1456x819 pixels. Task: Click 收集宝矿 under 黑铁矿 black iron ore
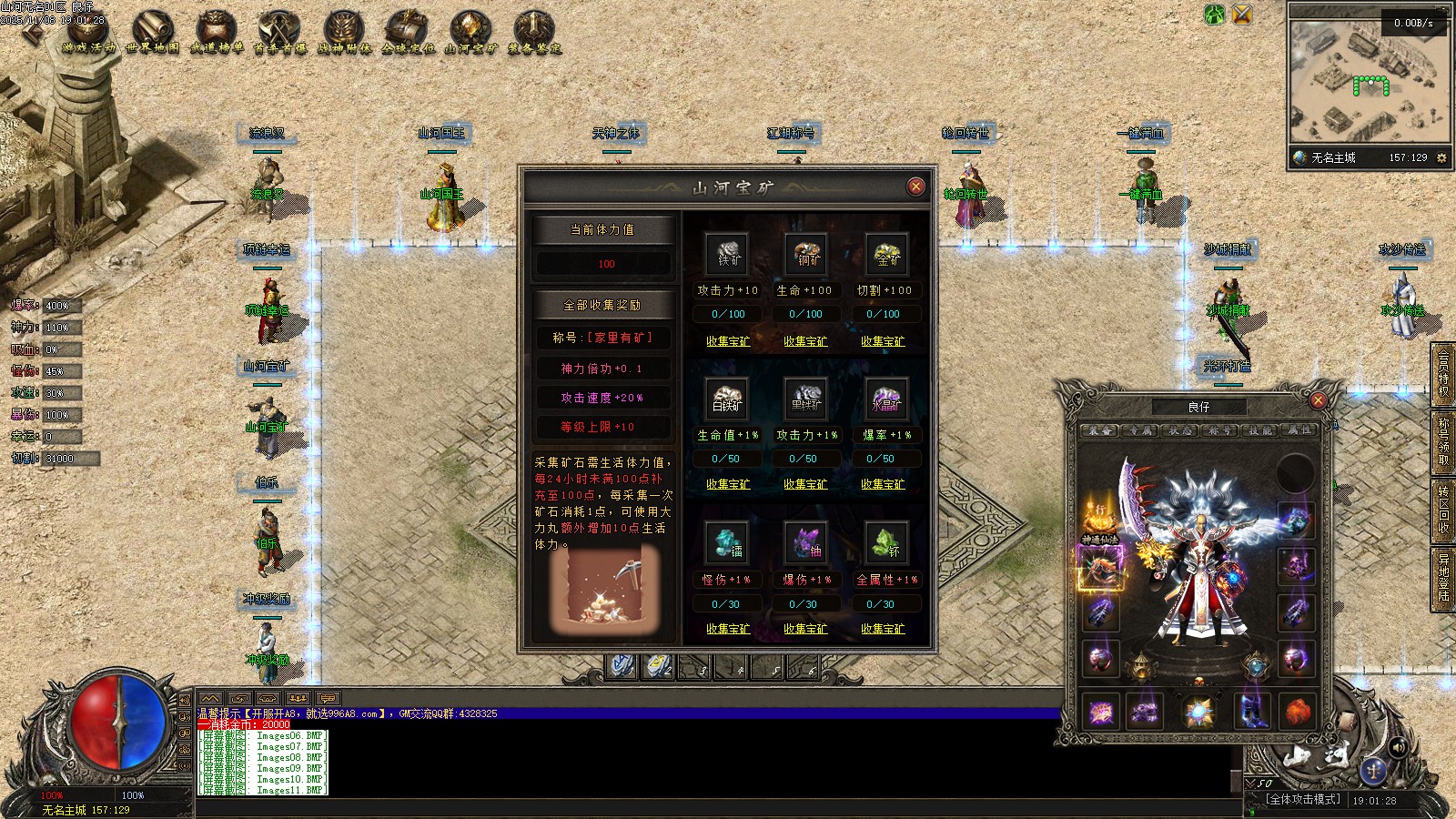(x=805, y=484)
